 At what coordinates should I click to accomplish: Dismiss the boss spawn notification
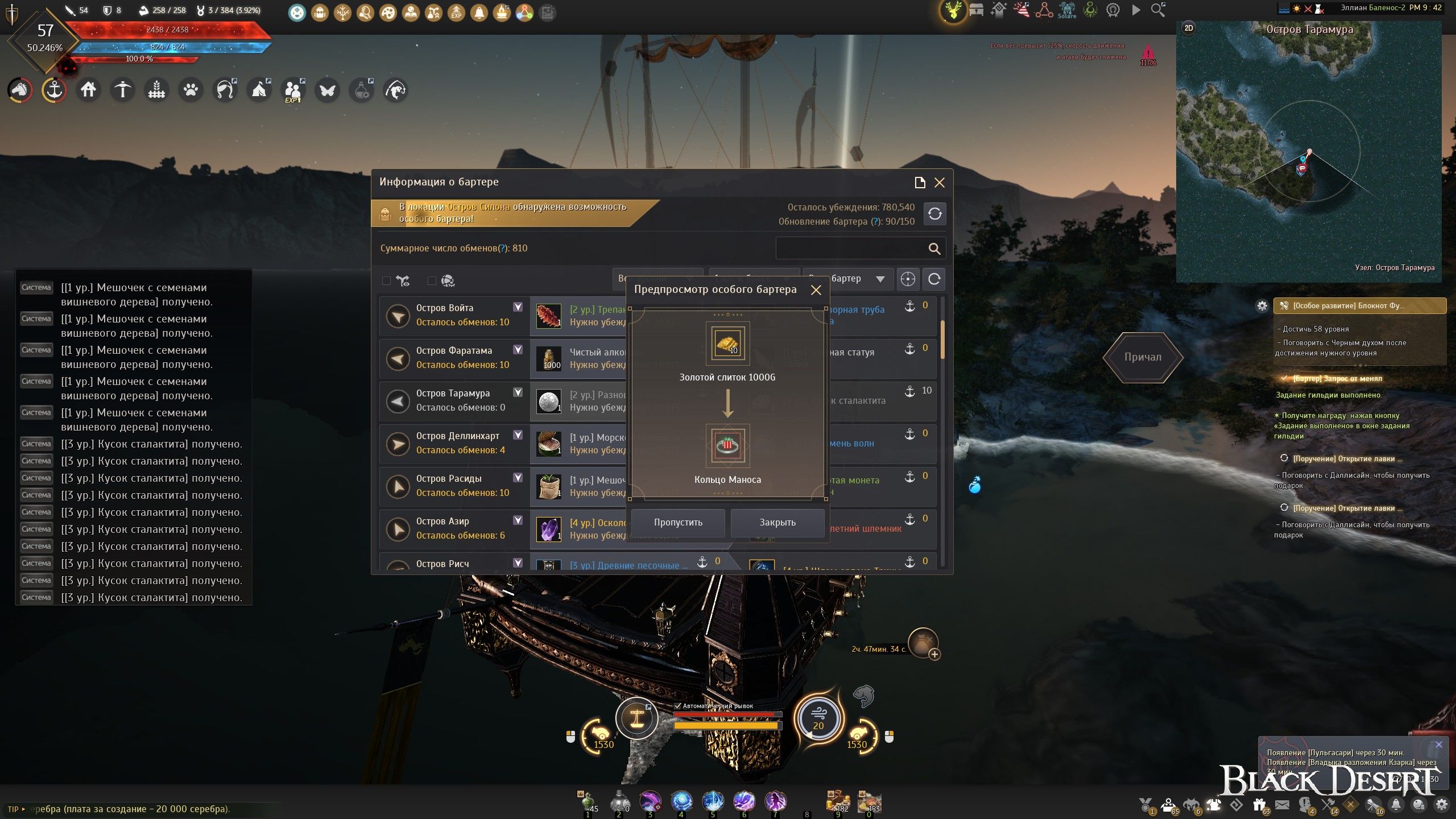[1439, 744]
